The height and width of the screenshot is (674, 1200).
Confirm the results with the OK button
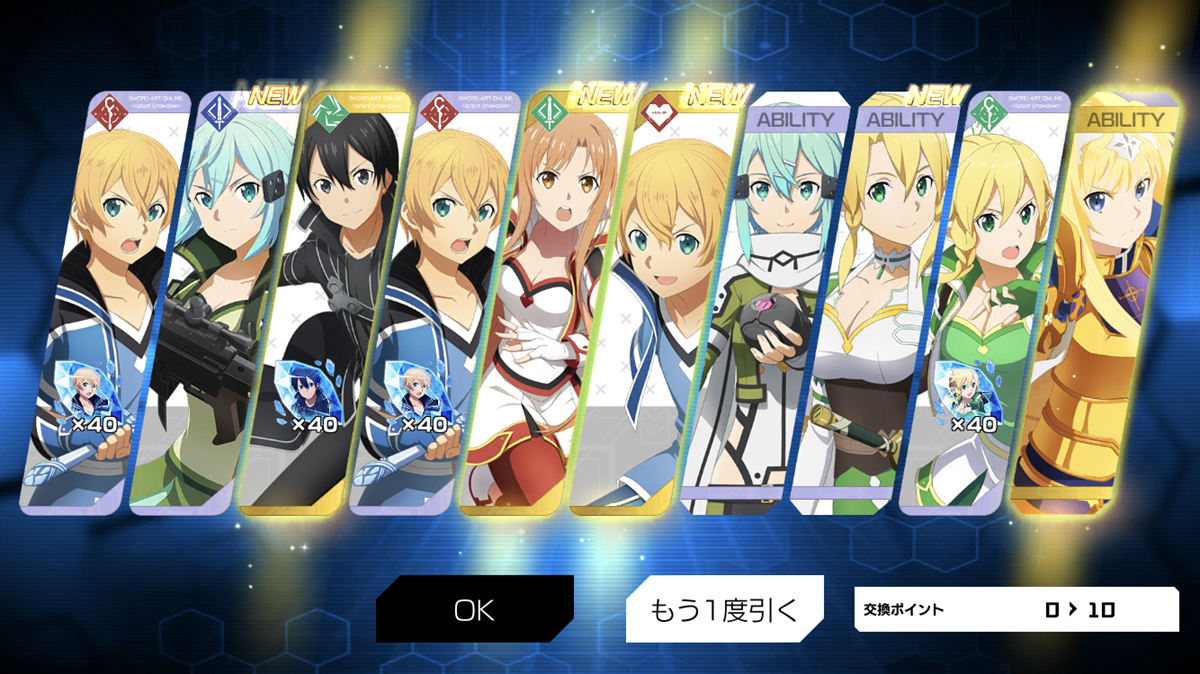pyautogui.click(x=474, y=609)
